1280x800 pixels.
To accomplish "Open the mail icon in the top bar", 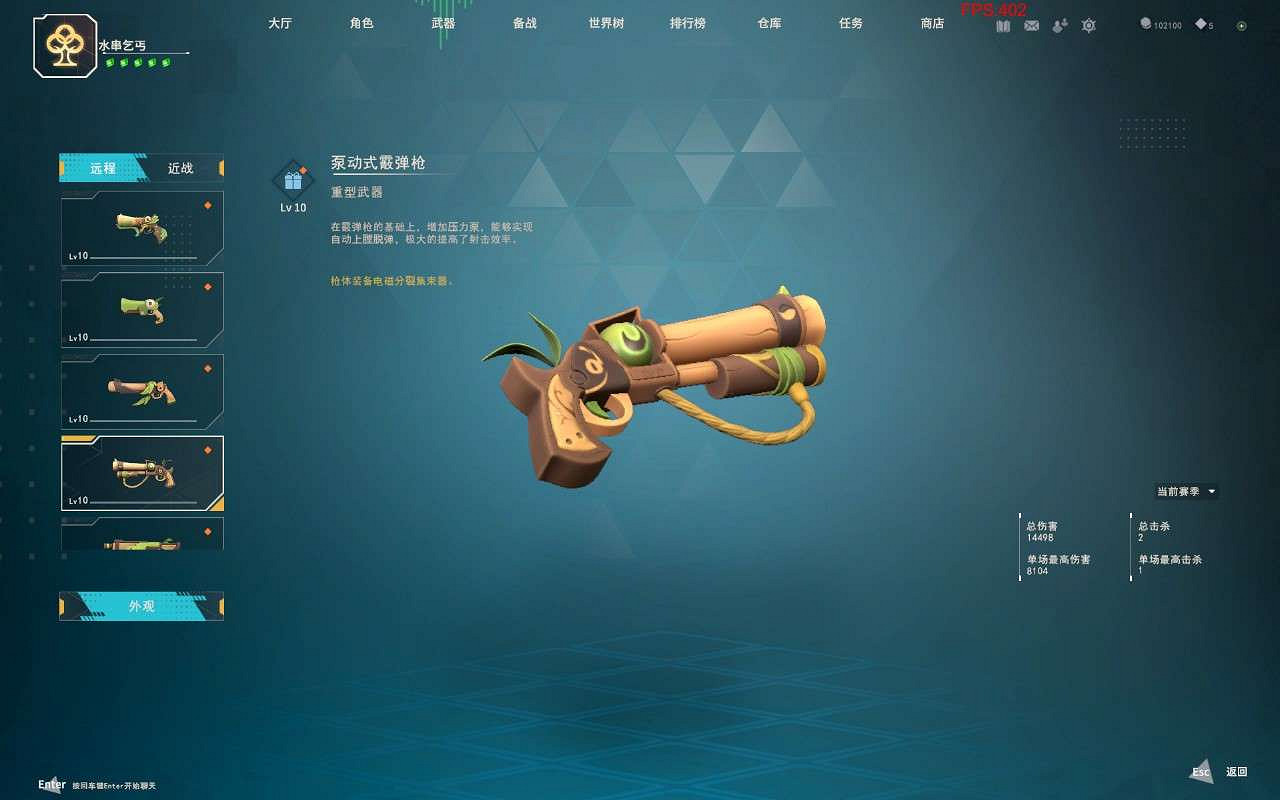I will coord(1031,25).
